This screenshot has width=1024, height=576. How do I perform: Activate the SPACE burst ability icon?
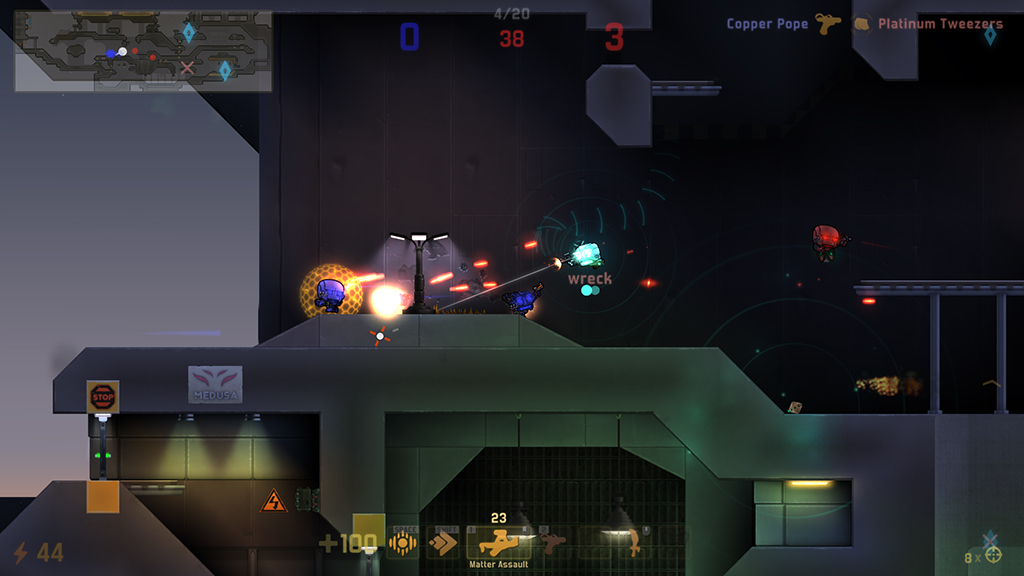click(x=403, y=543)
